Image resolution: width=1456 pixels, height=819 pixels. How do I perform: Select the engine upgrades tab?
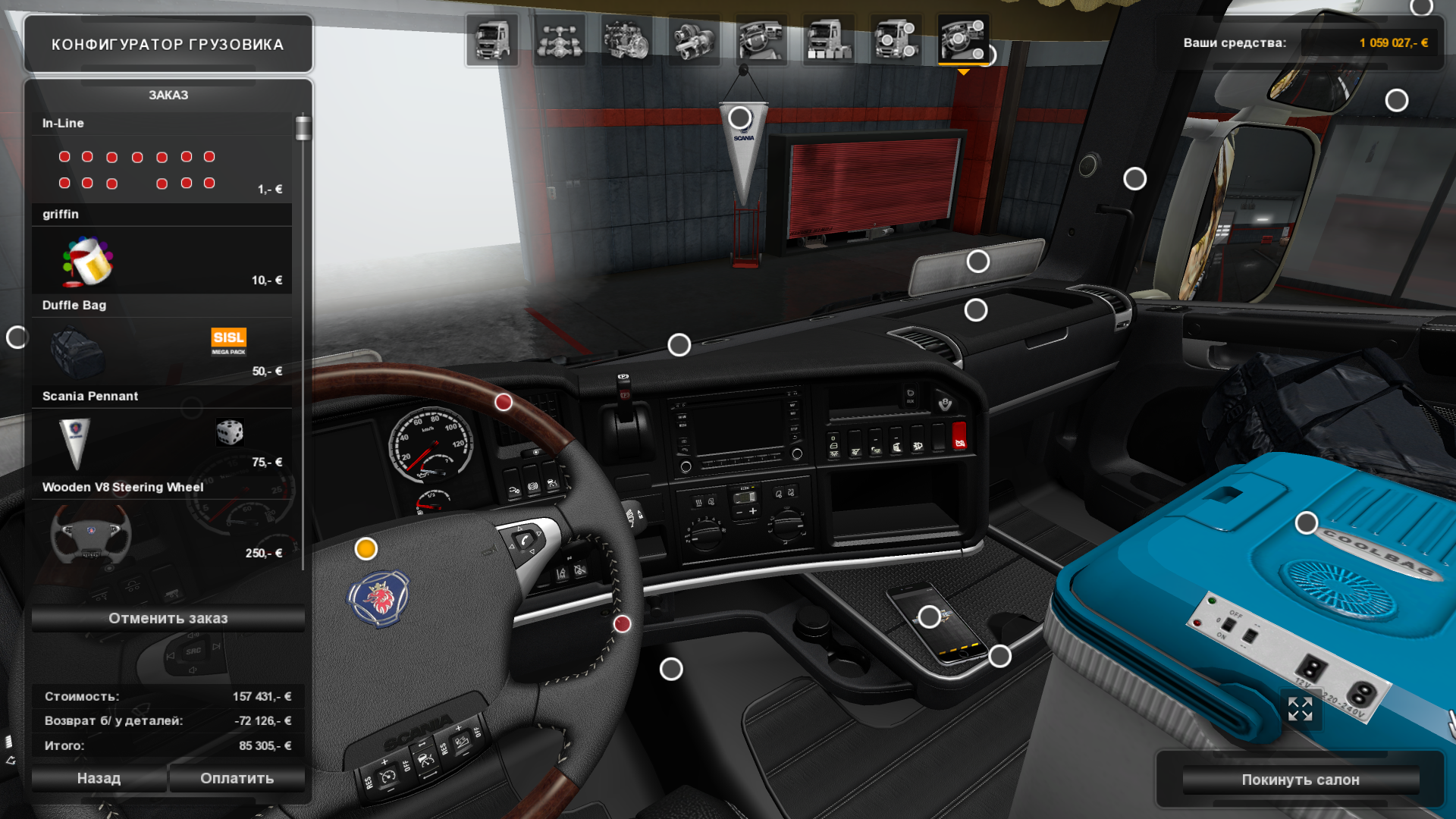626,40
